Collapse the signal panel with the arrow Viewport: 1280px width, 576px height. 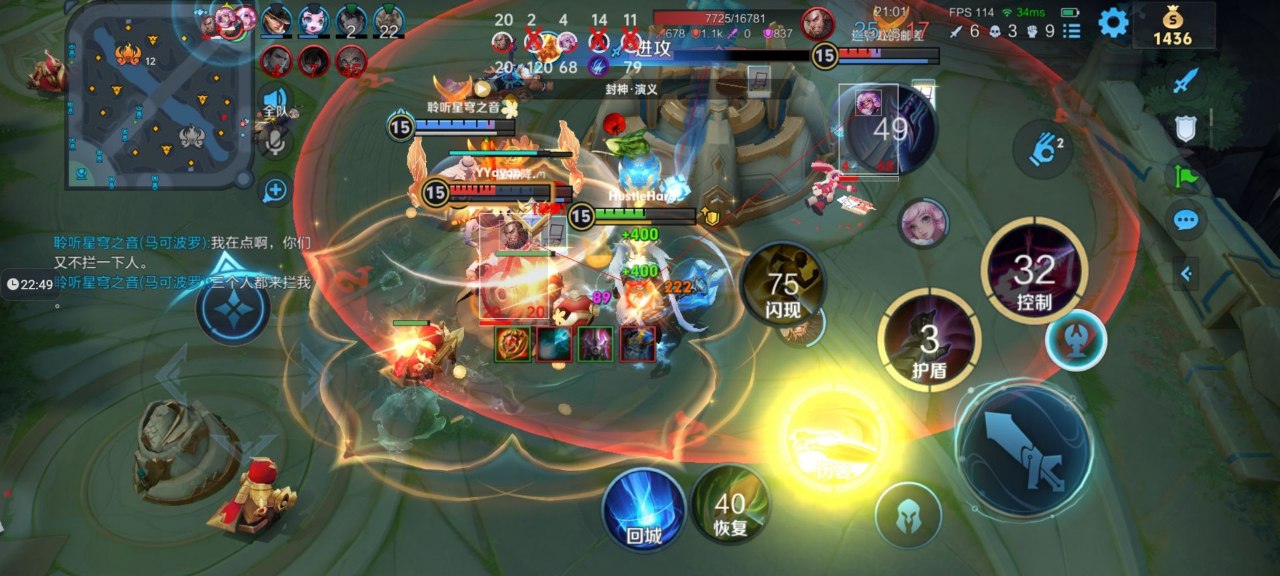pos(1186,273)
